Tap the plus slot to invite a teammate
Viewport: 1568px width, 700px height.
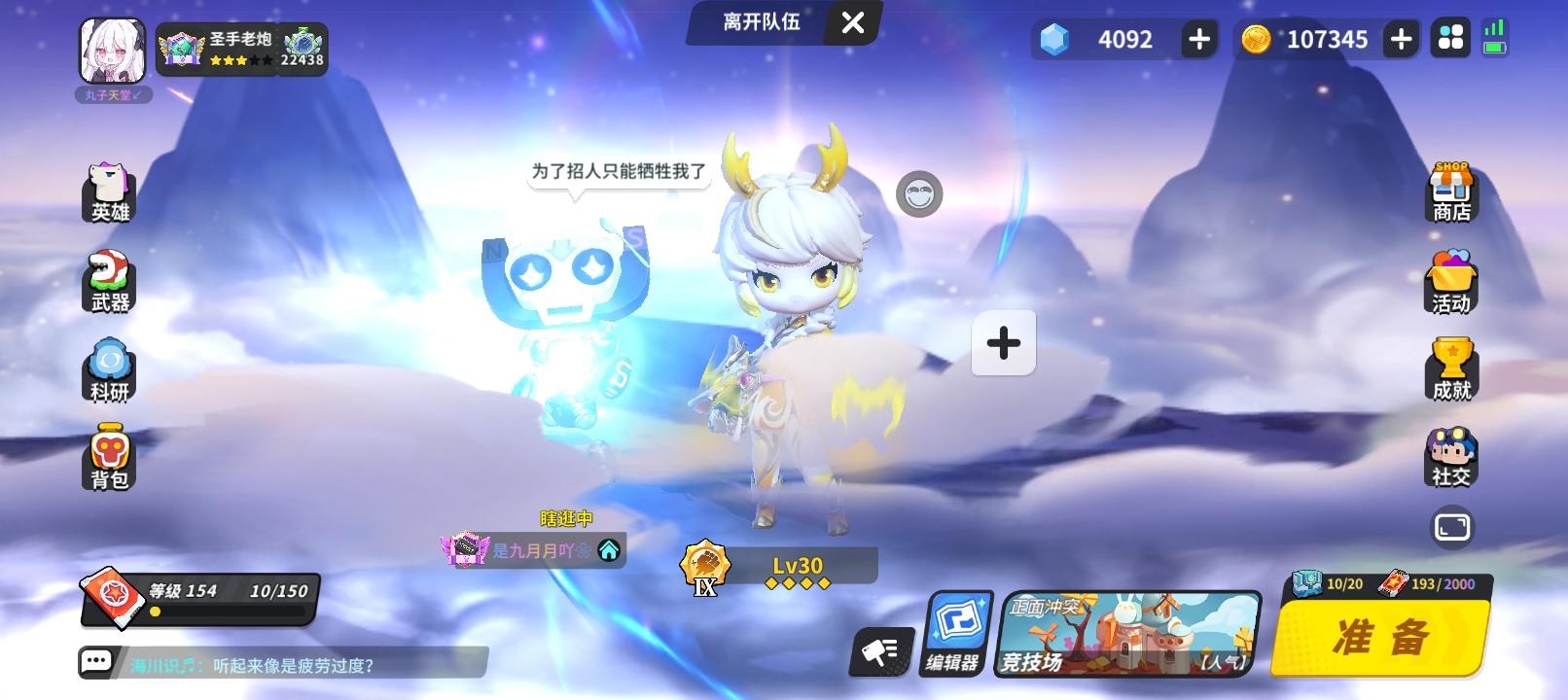coord(1003,342)
